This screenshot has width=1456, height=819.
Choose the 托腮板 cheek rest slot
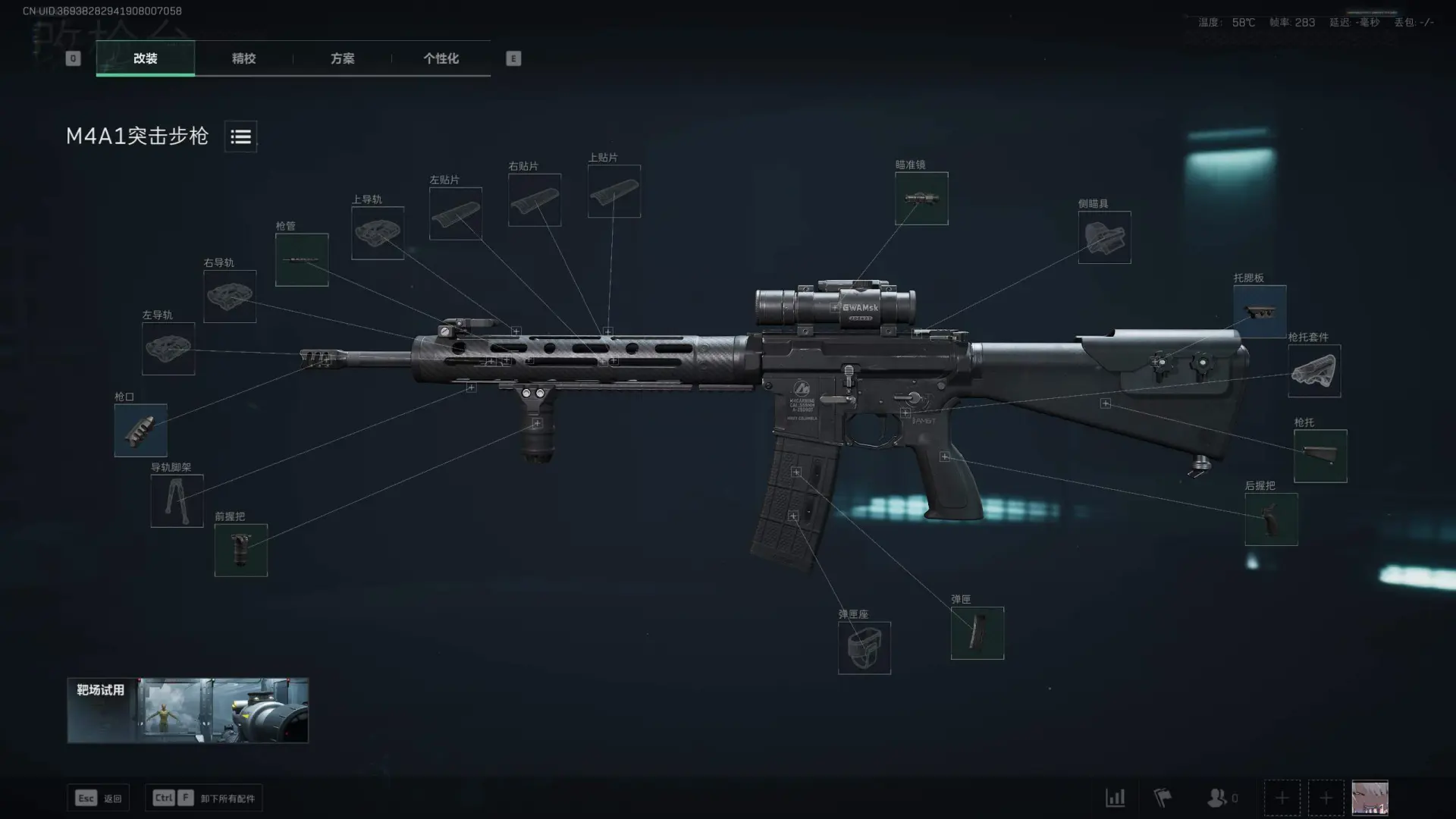tap(1260, 311)
